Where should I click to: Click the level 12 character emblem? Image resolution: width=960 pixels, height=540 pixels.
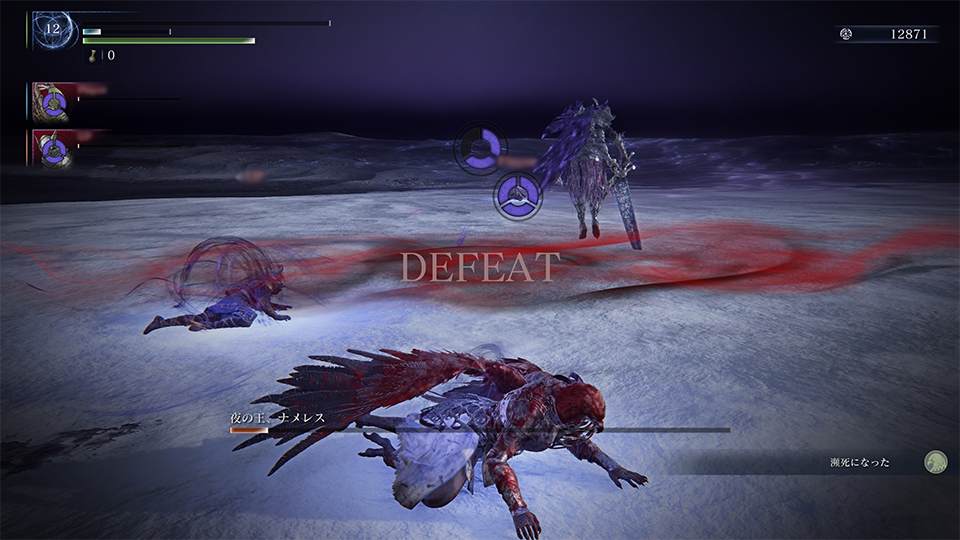(x=52, y=30)
